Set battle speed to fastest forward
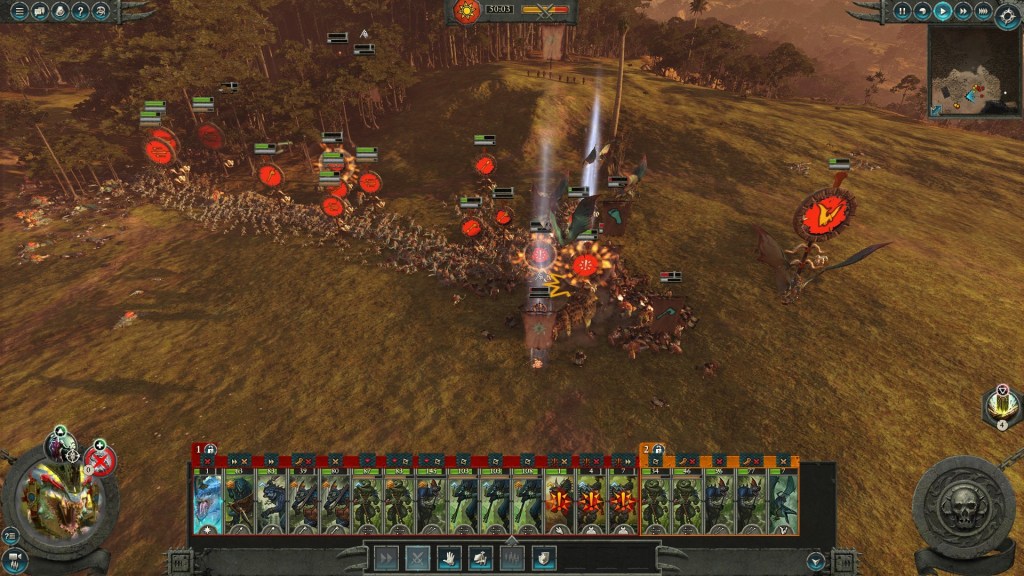Image resolution: width=1024 pixels, height=576 pixels. click(x=983, y=12)
